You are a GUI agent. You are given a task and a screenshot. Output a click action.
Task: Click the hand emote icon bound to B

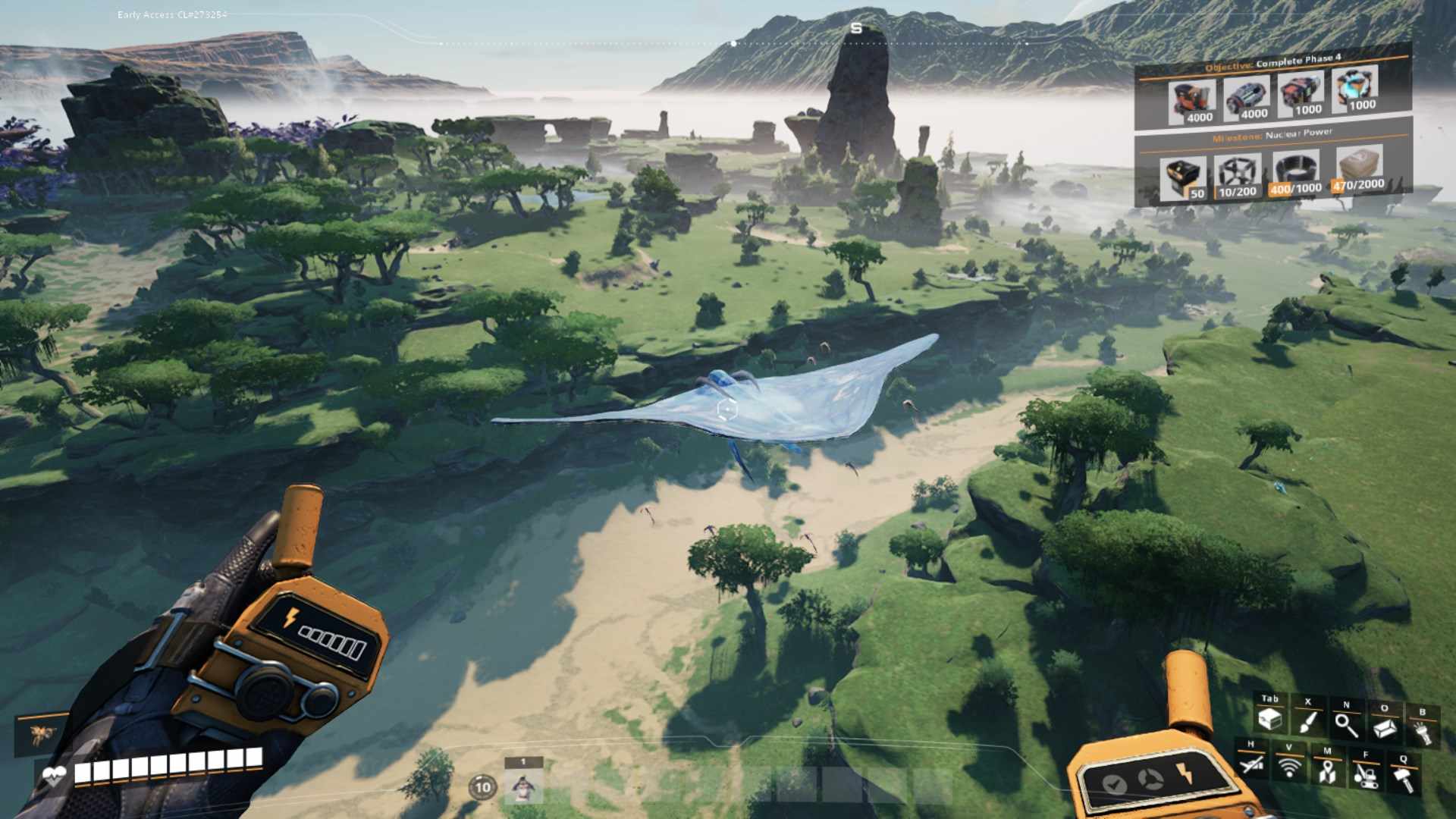tap(1423, 731)
